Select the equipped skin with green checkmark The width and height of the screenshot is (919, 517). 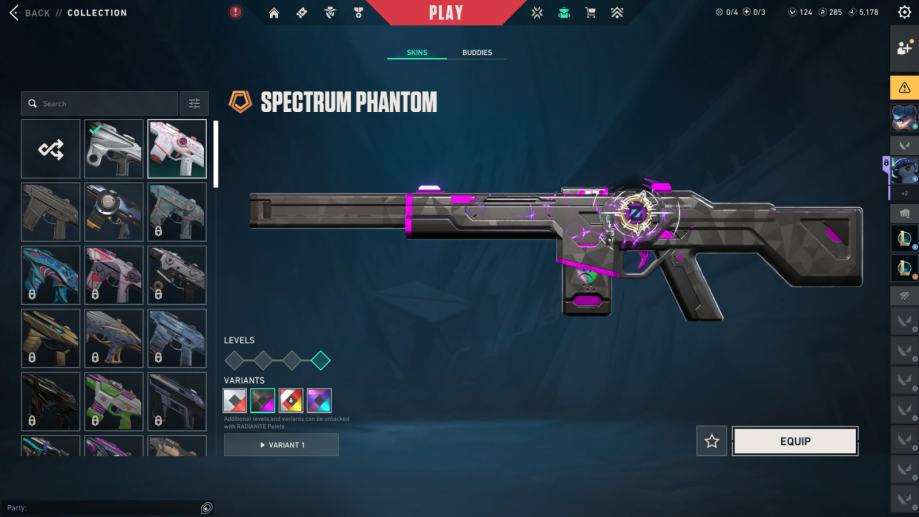tap(114, 149)
